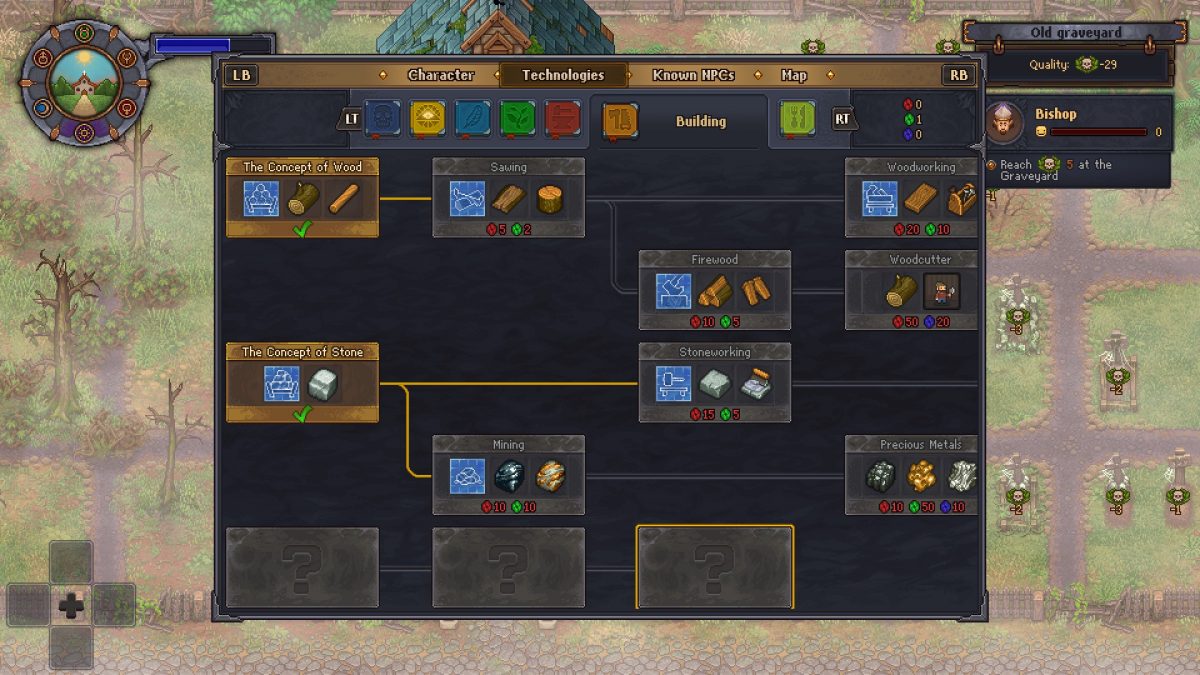The height and width of the screenshot is (675, 1200).
Task: Select the orange Building category
Action: tap(620, 120)
